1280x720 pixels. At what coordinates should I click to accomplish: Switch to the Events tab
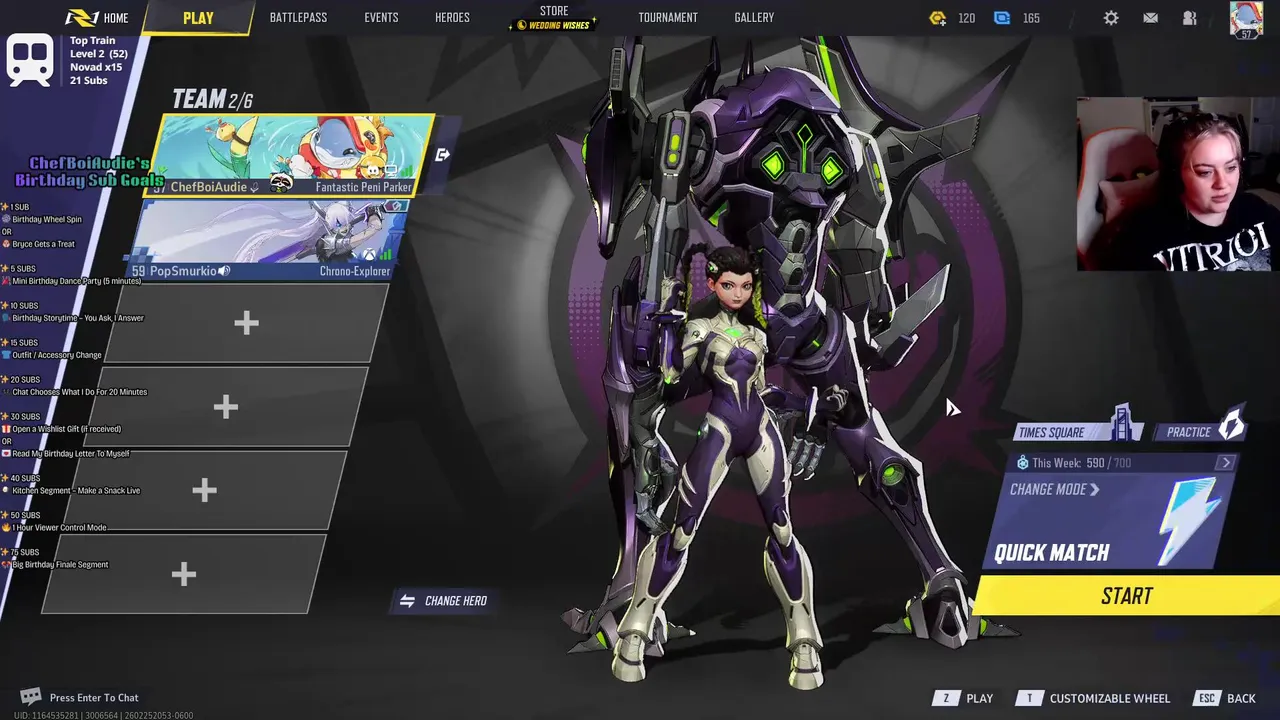pyautogui.click(x=381, y=18)
